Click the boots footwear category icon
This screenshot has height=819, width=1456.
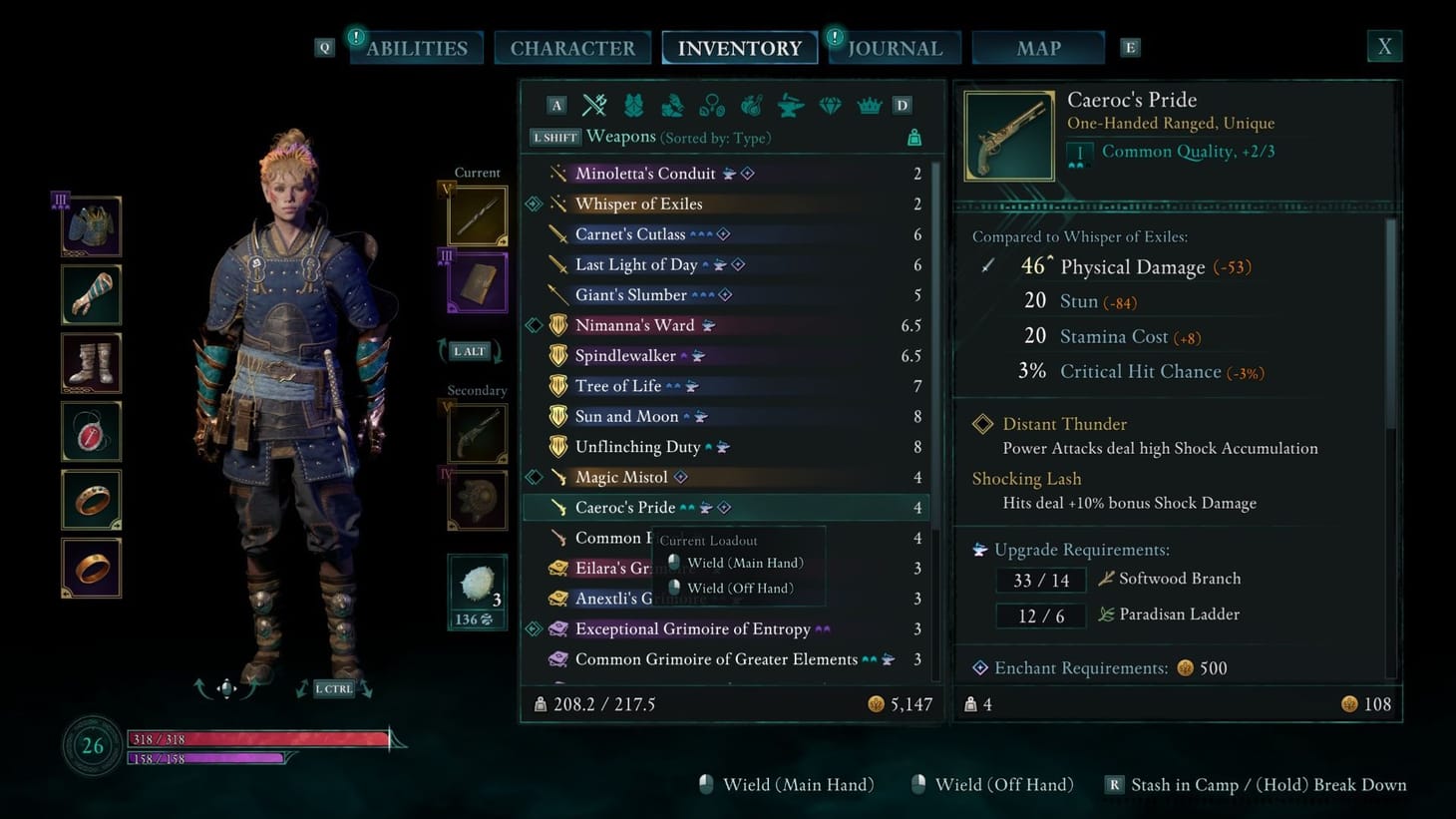673,105
